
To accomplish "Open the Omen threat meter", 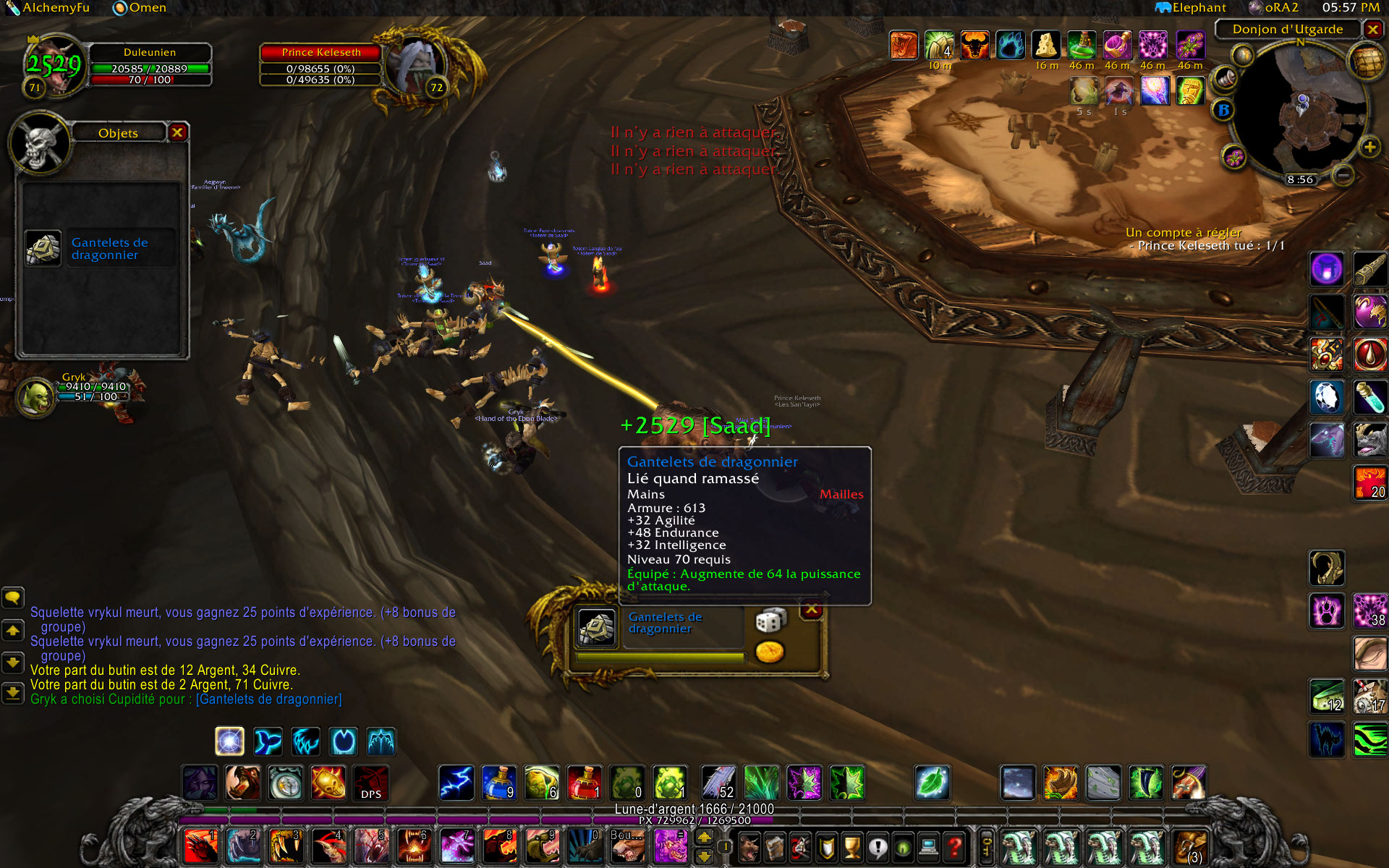I will tap(140, 8).
